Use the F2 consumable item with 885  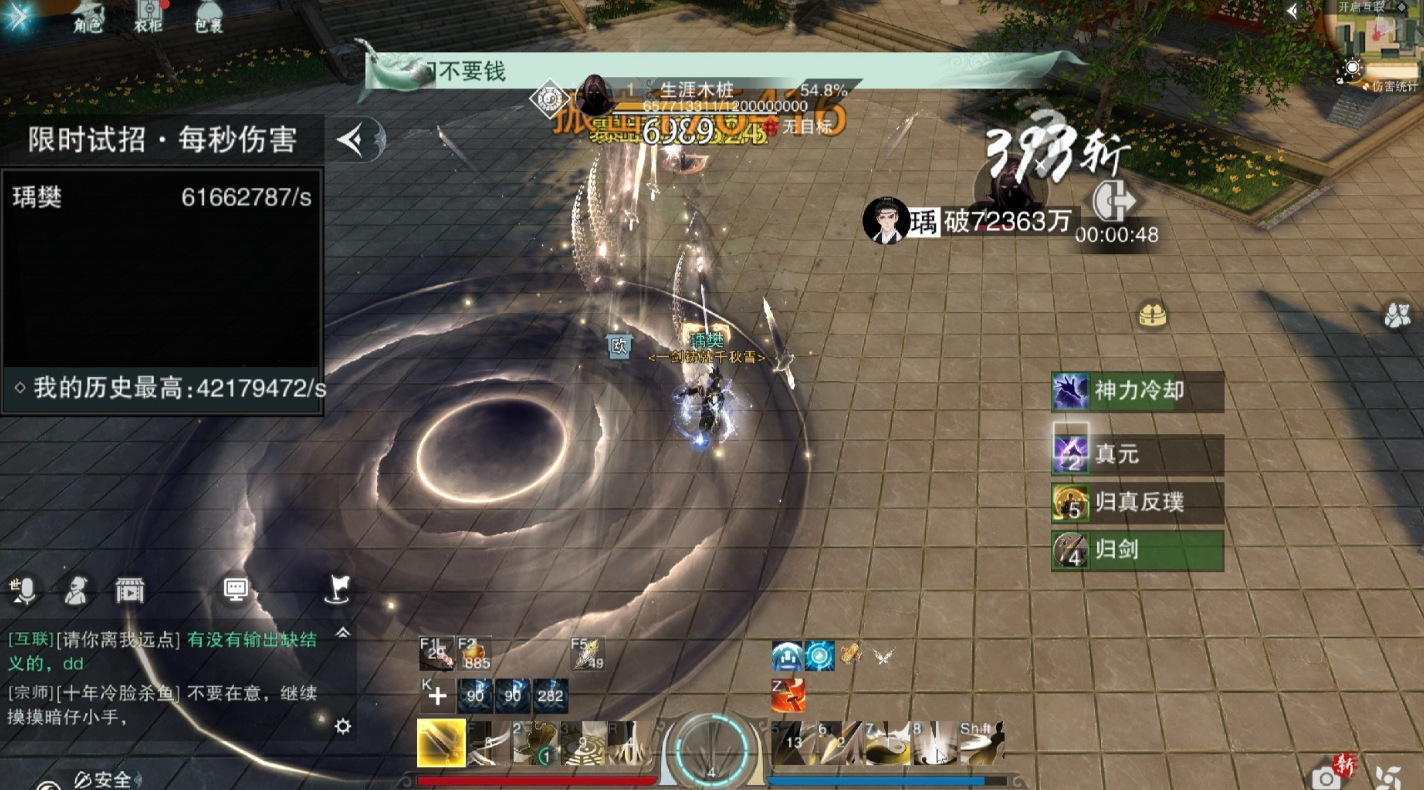coord(475,654)
